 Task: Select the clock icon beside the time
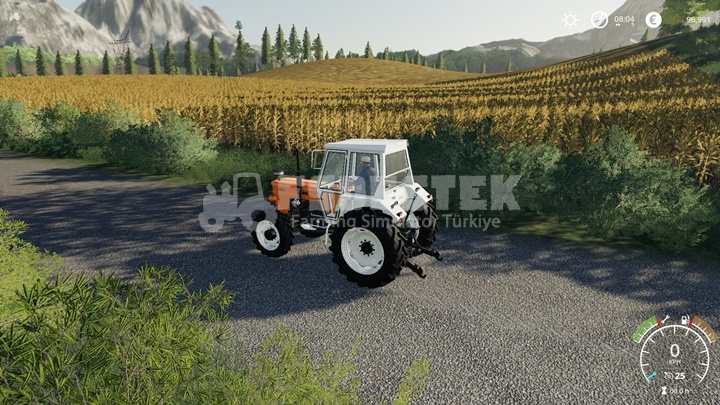(599, 19)
